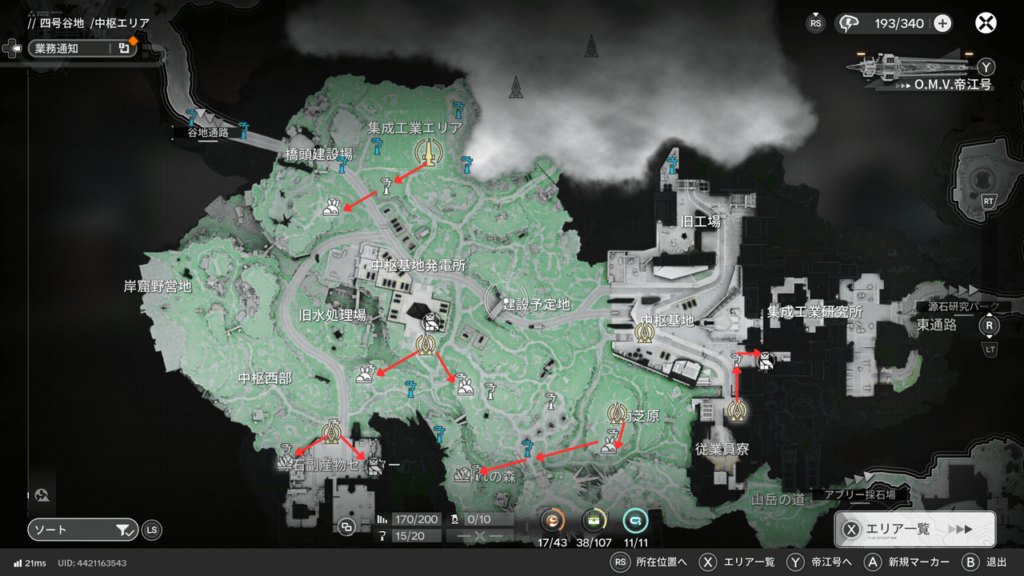Image resolution: width=1024 pixels, height=576 pixels.
Task: Toggle the map layer switch icon
Action: pos(346,525)
